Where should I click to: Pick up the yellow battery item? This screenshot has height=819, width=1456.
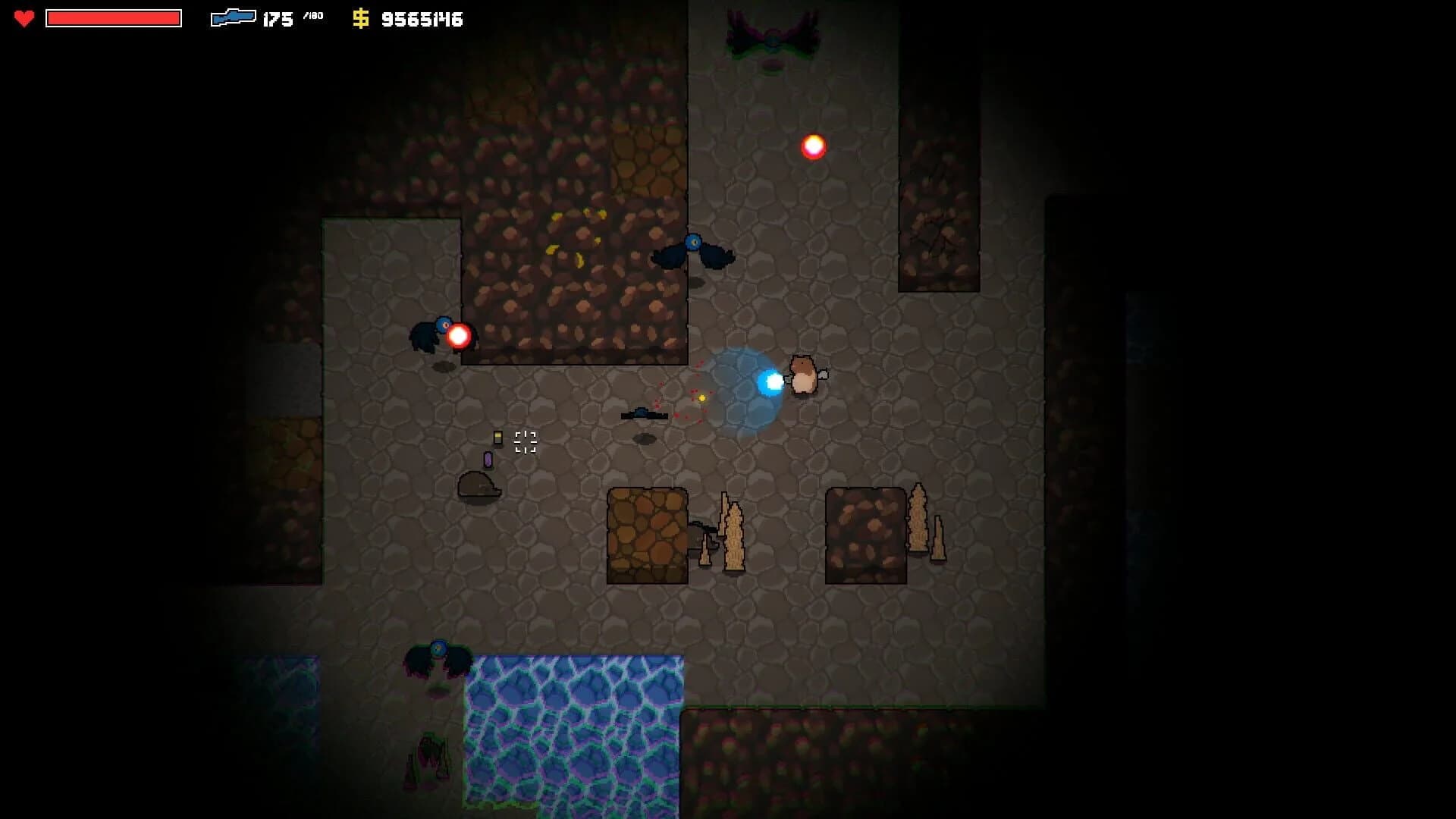click(498, 437)
